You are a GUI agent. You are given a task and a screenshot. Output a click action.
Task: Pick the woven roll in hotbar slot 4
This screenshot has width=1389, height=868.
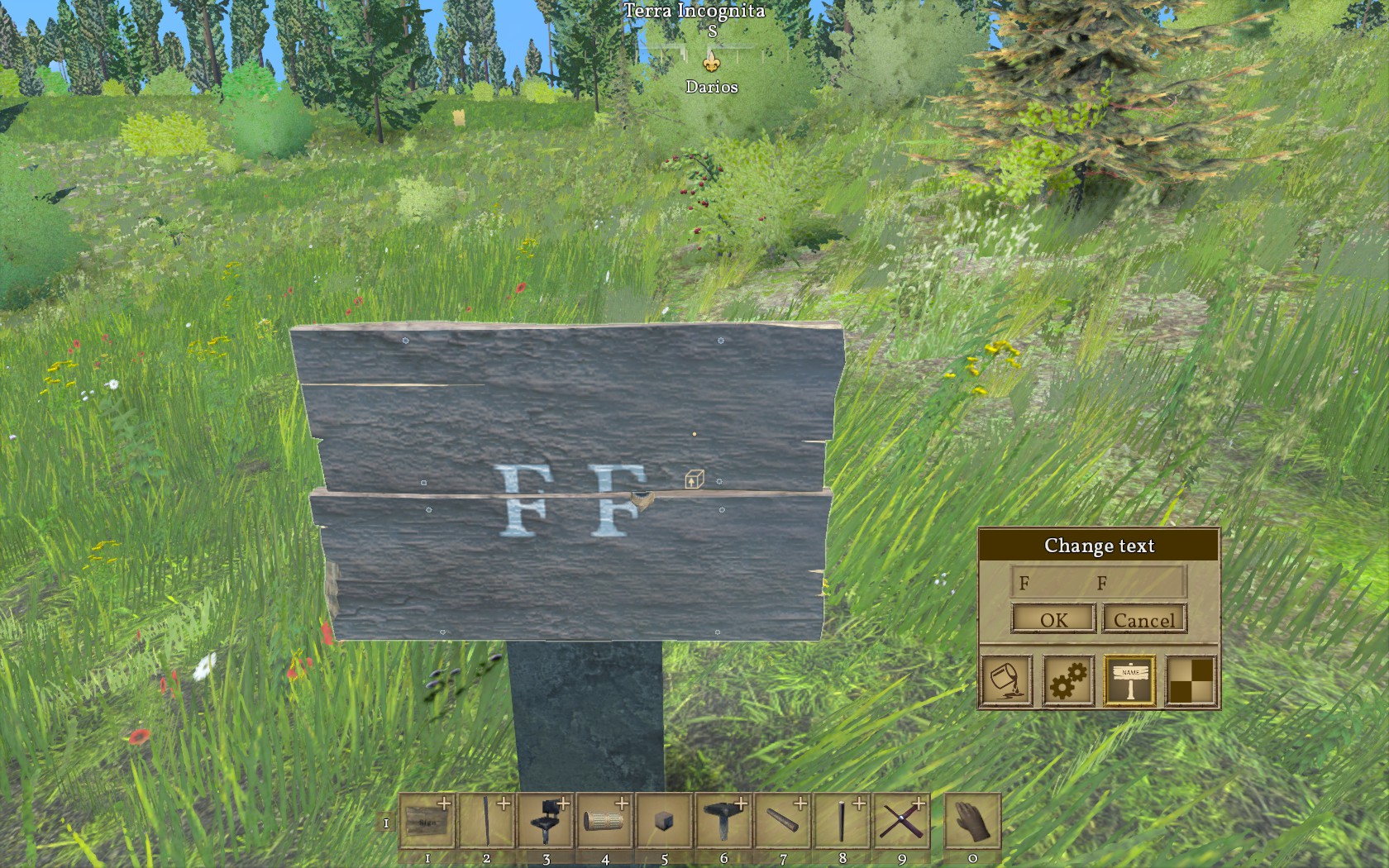(605, 821)
